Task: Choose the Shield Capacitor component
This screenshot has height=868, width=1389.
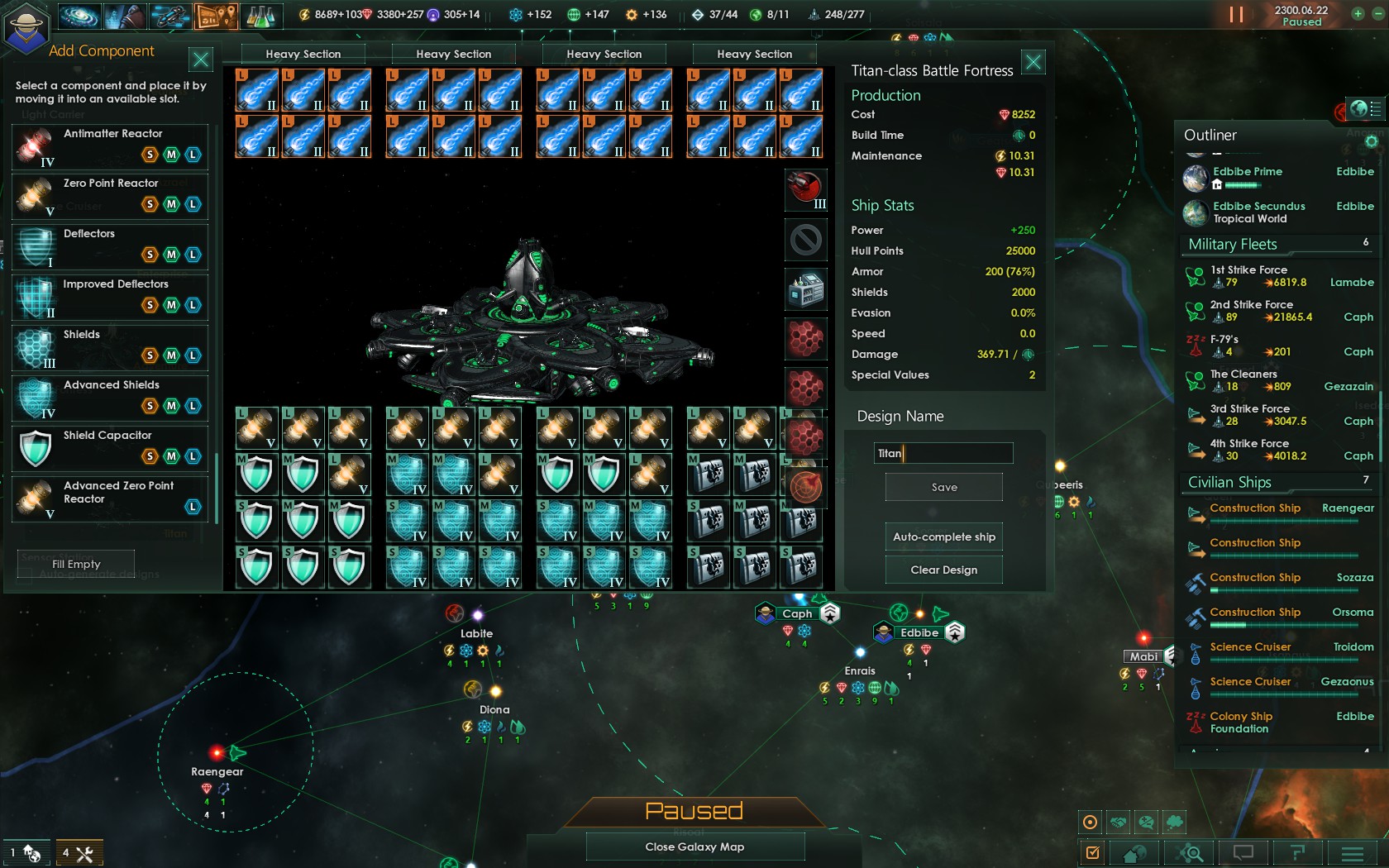Action: coord(110,447)
